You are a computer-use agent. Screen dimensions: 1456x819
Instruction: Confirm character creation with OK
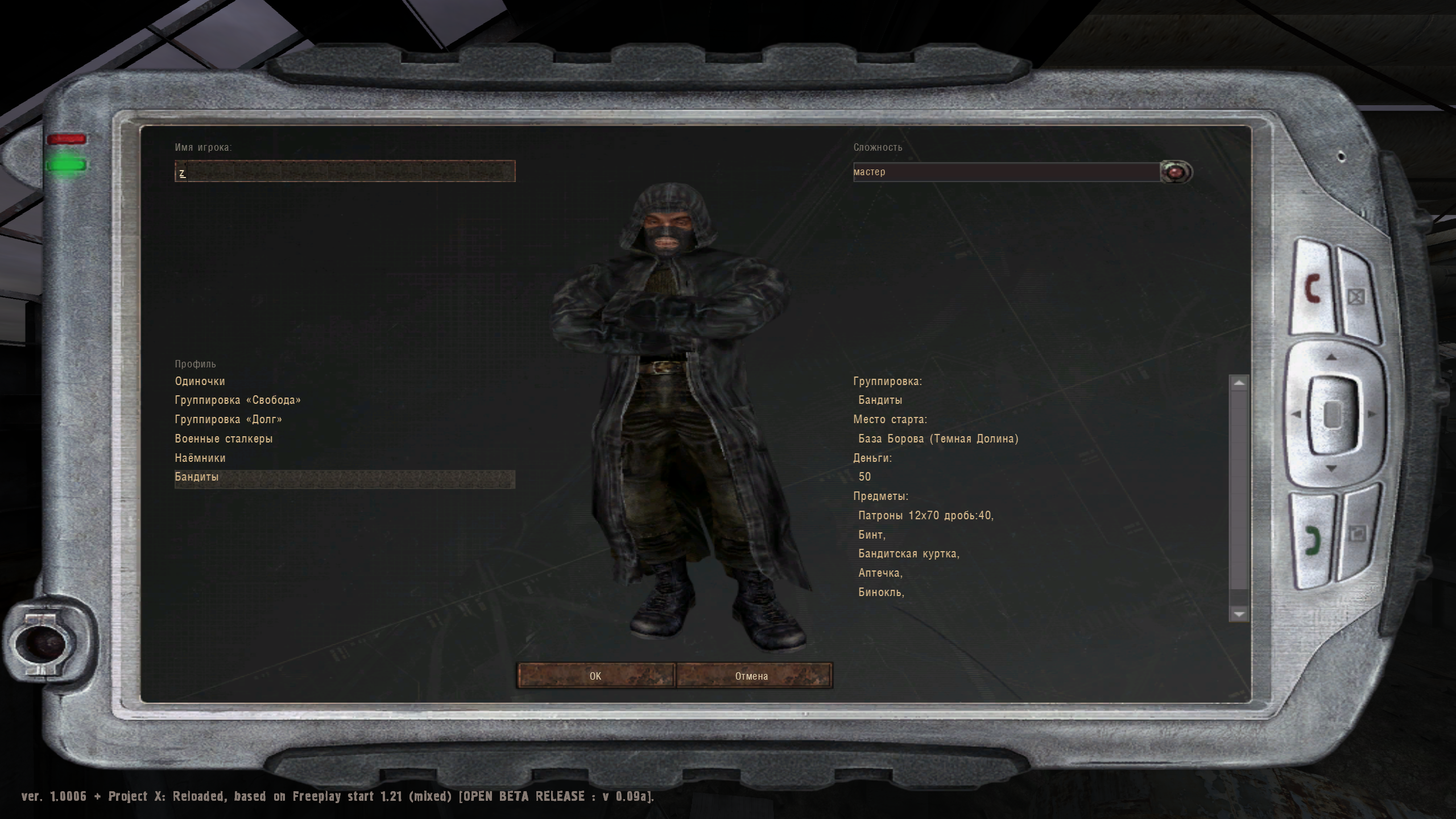tap(595, 676)
